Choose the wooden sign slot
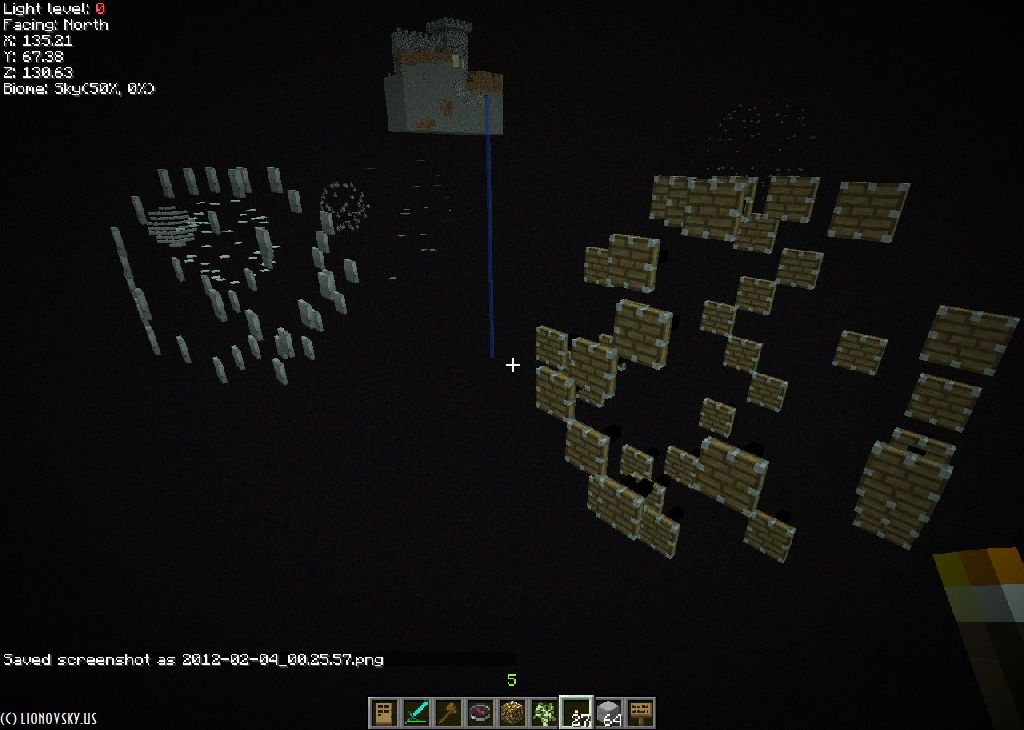 (640, 713)
